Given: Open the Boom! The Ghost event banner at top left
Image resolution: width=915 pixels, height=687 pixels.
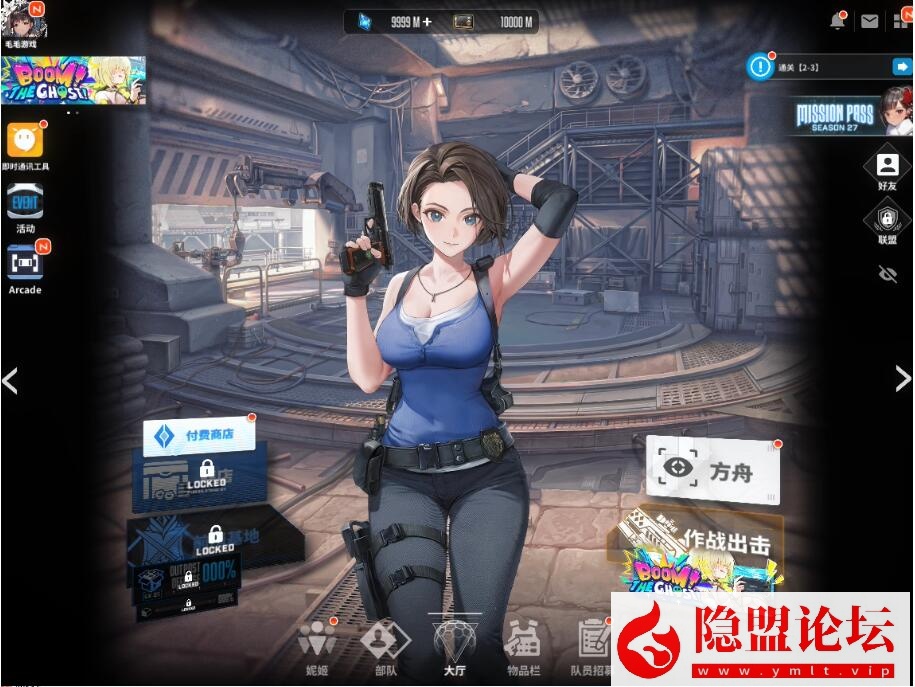Looking at the screenshot, I should pyautogui.click(x=73, y=80).
